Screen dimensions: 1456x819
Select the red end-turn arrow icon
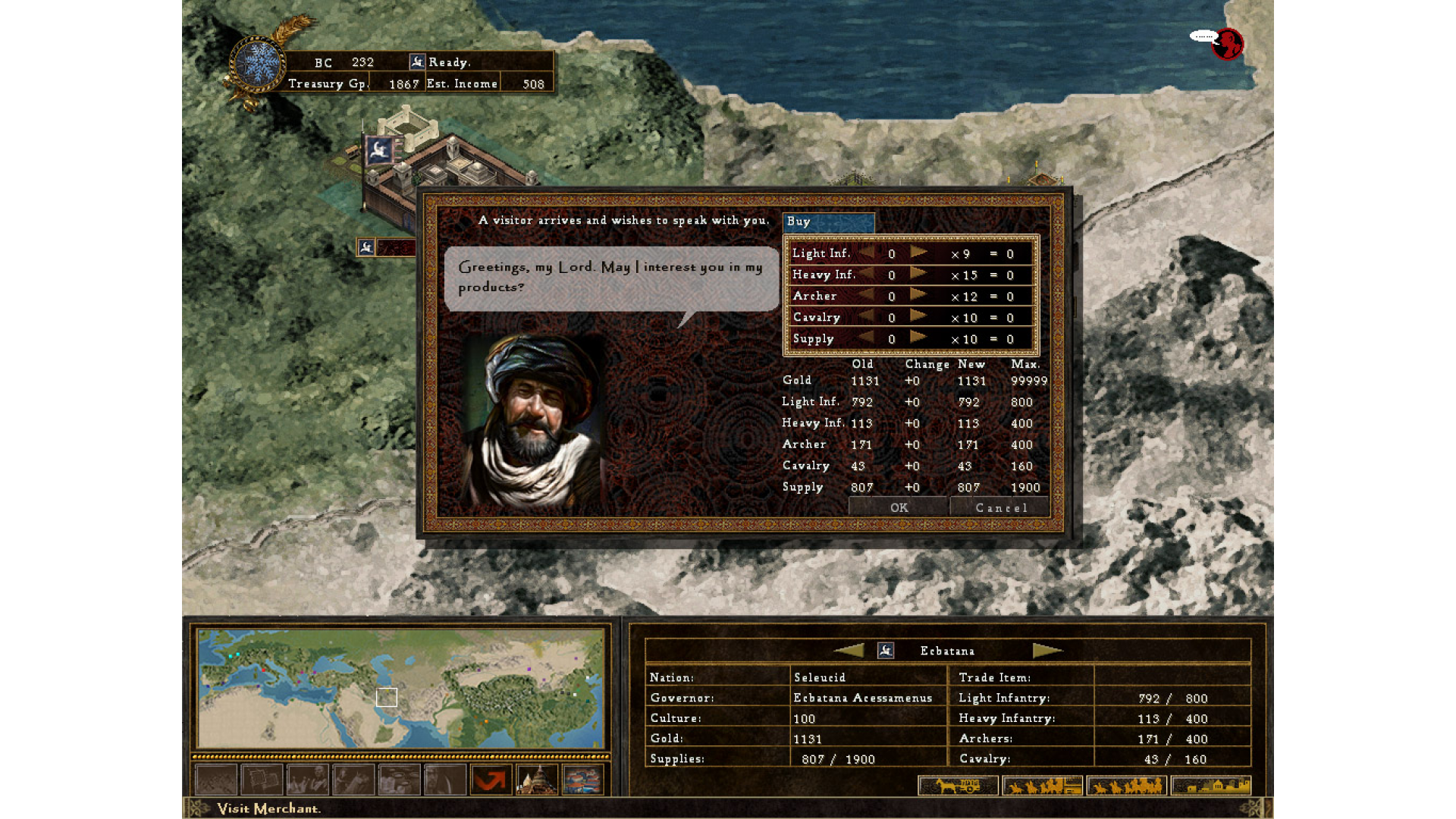pos(490,780)
